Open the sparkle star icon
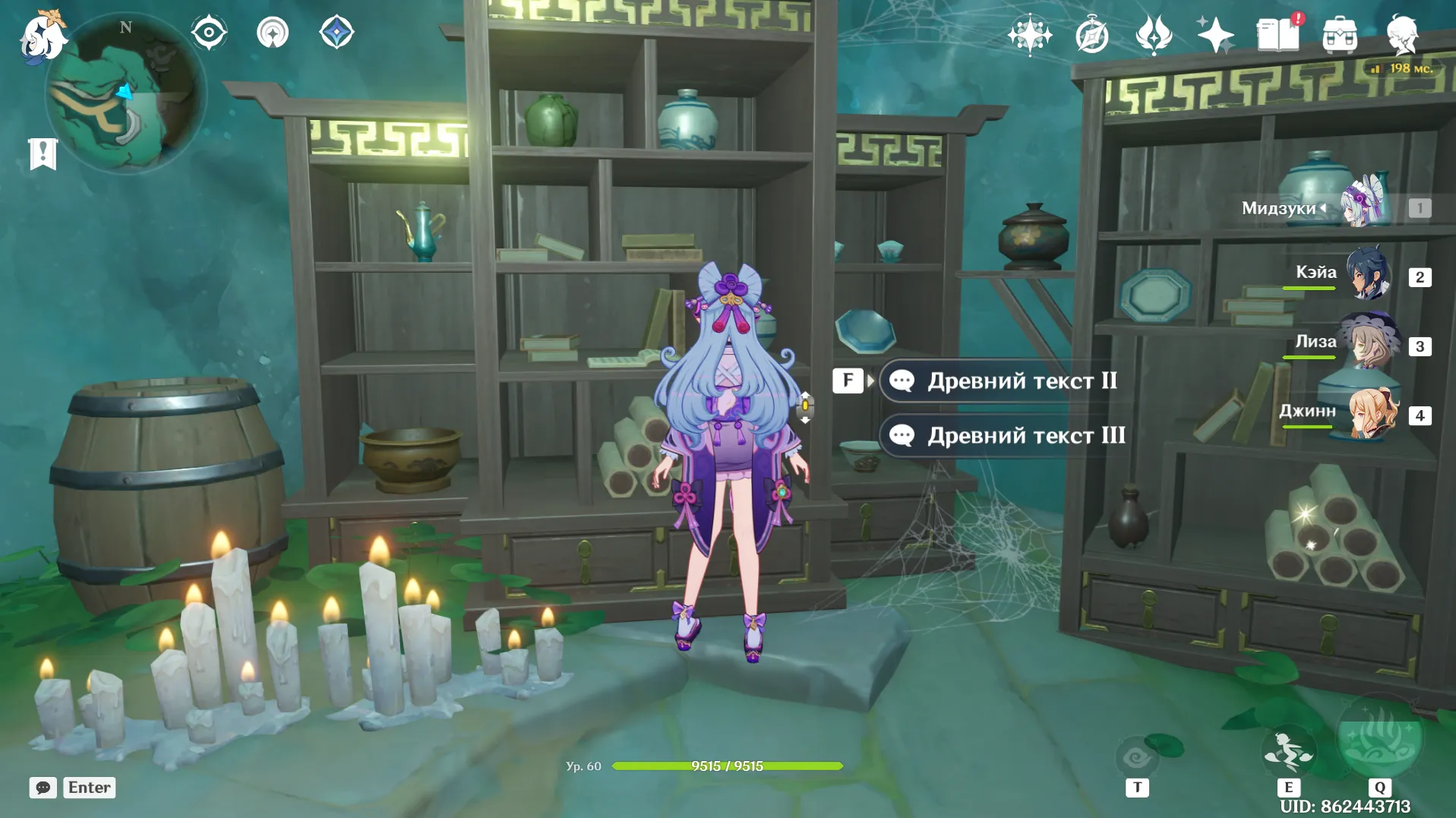Image resolution: width=1456 pixels, height=818 pixels. (1215, 36)
